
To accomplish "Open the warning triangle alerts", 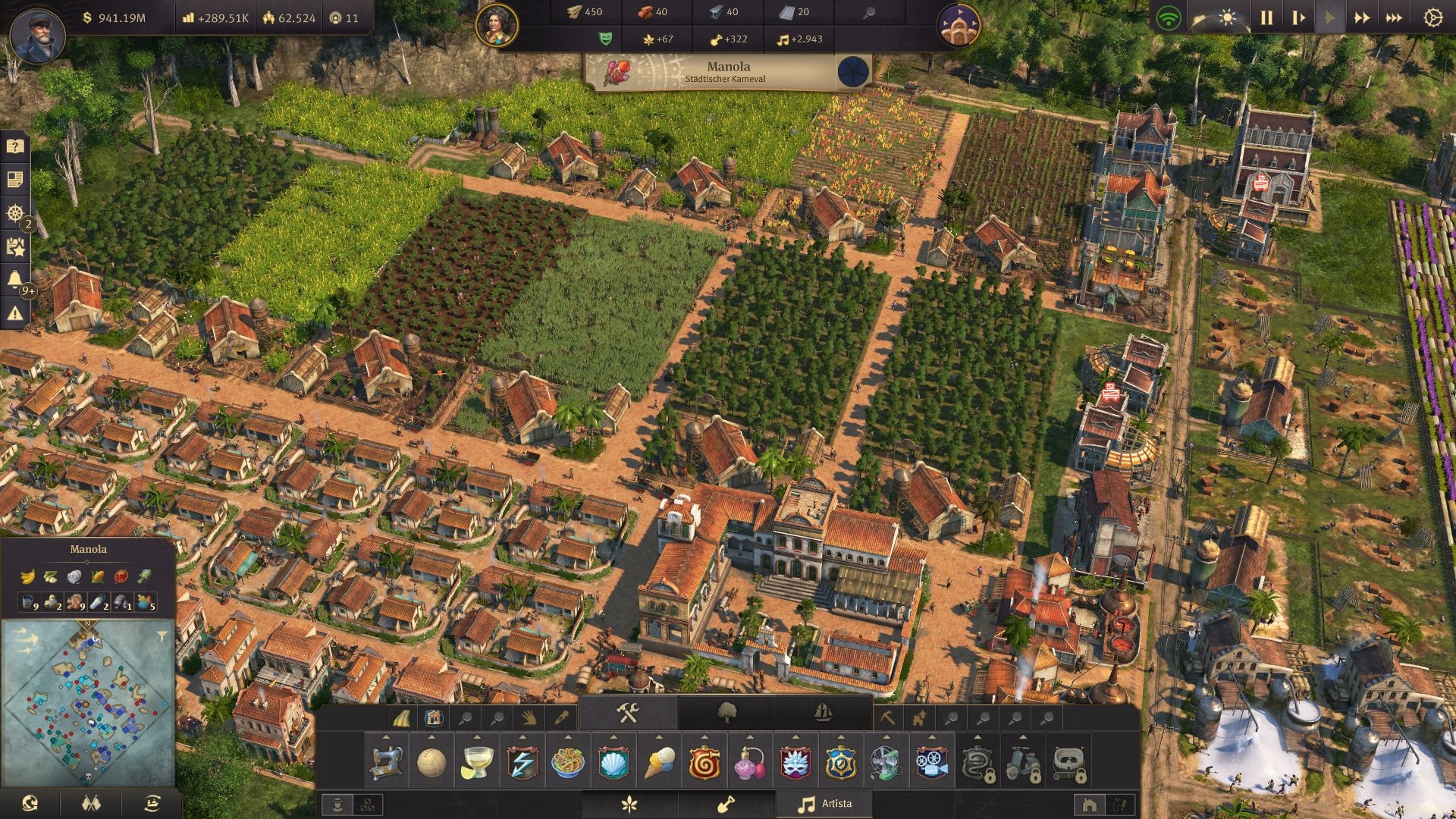I will point(15,312).
